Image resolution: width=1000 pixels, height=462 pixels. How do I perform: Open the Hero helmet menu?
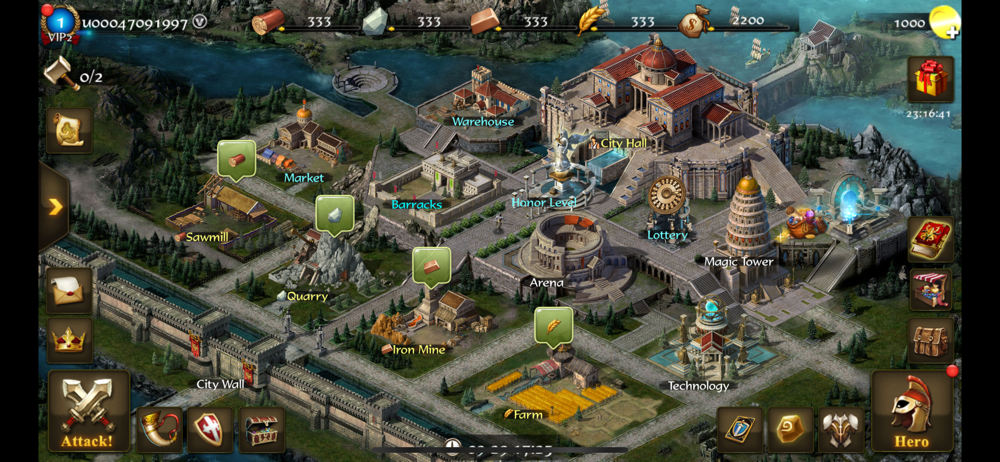(x=911, y=411)
